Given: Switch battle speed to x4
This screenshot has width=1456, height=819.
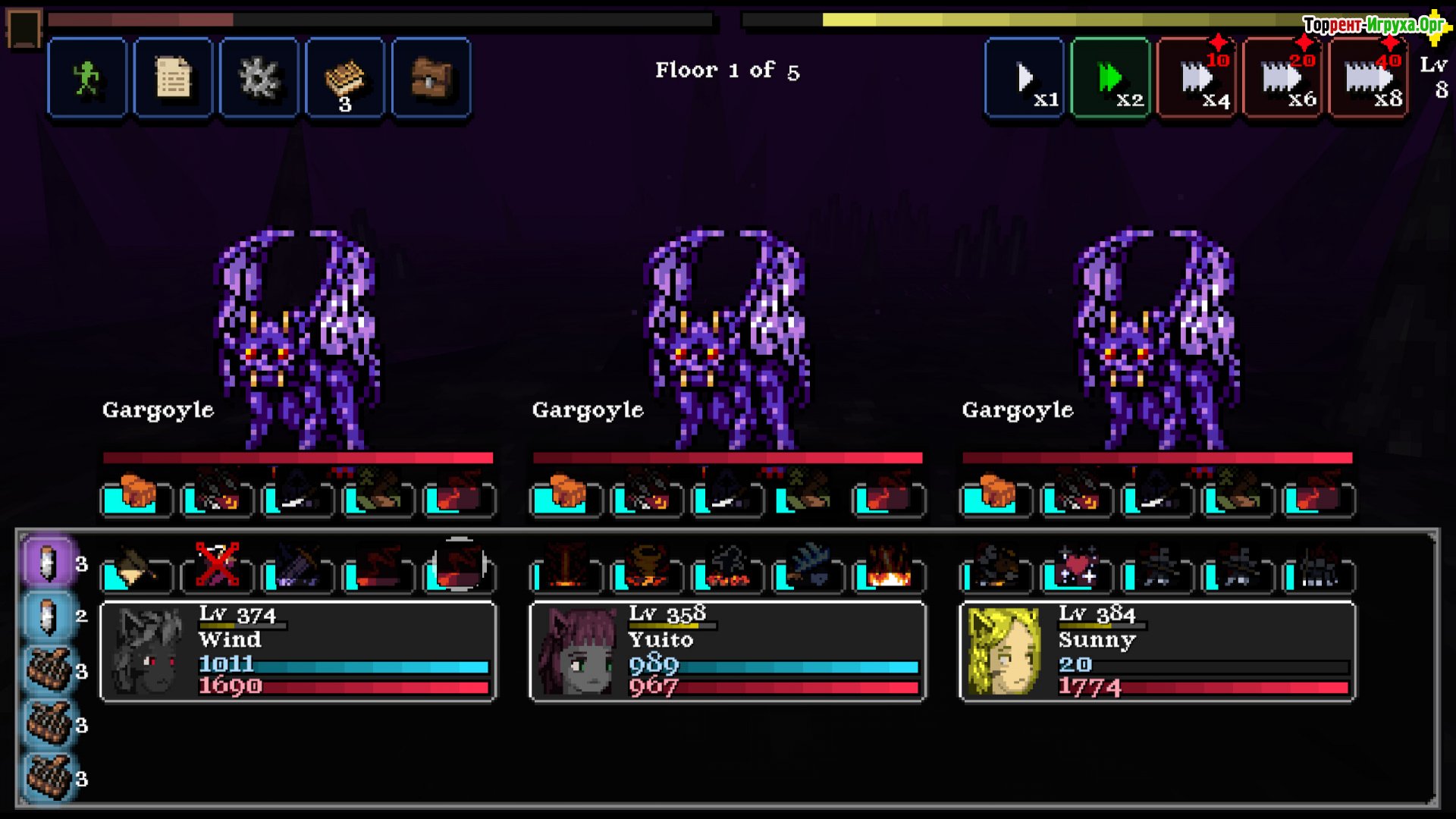Looking at the screenshot, I should pyautogui.click(x=1197, y=78).
